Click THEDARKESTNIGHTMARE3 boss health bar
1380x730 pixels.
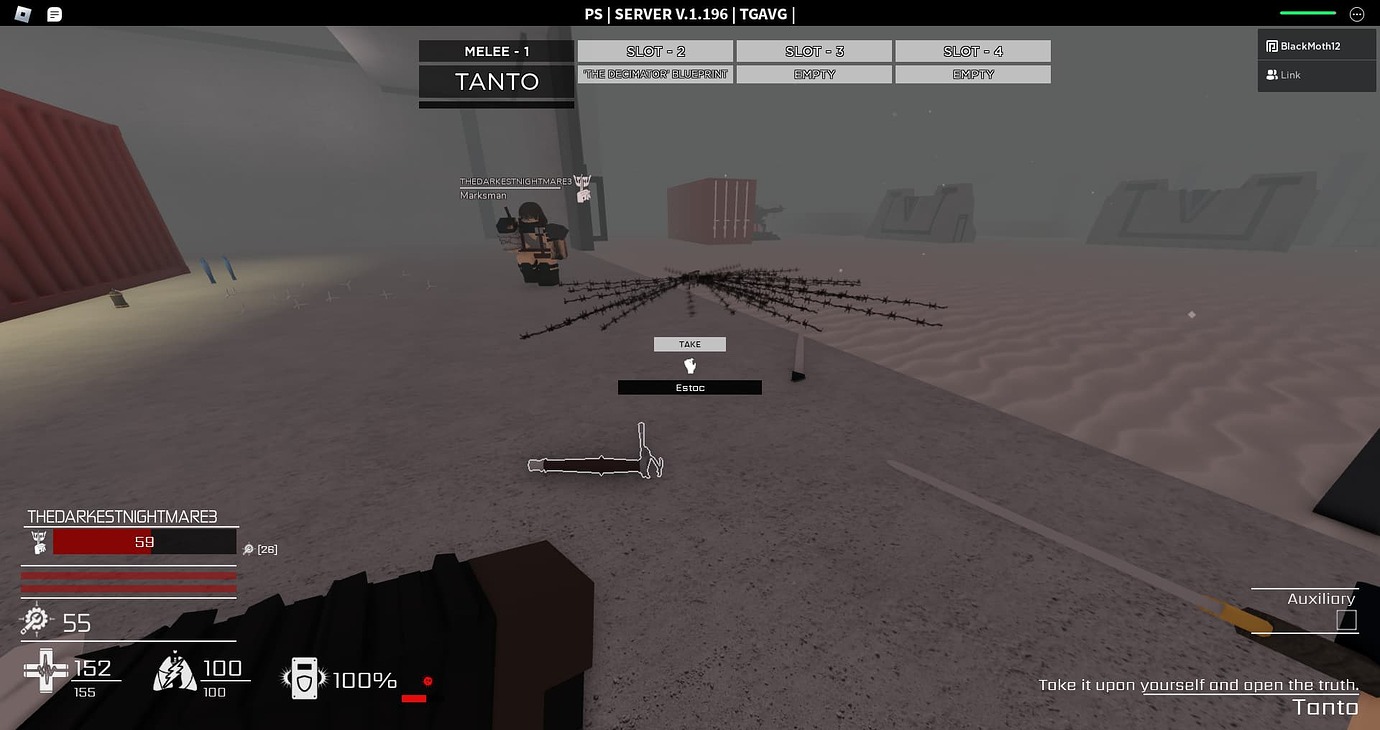click(x=145, y=541)
